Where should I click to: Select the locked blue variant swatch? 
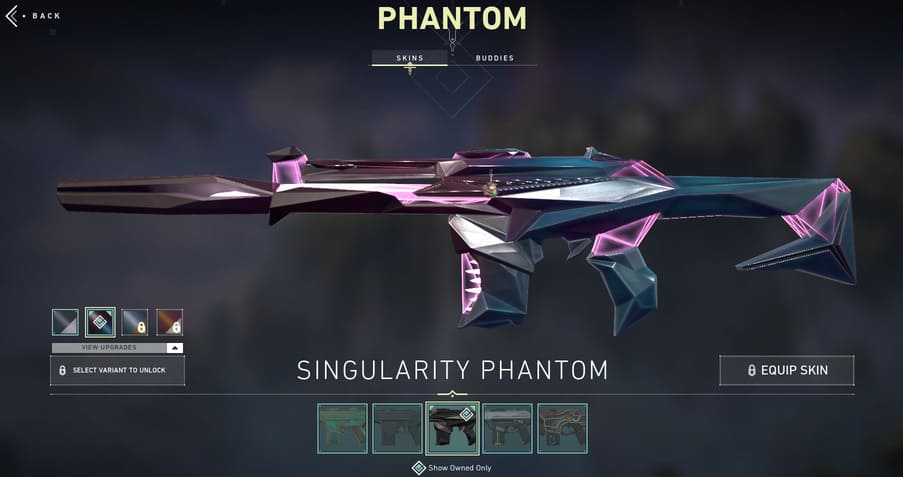pyautogui.click(x=135, y=322)
